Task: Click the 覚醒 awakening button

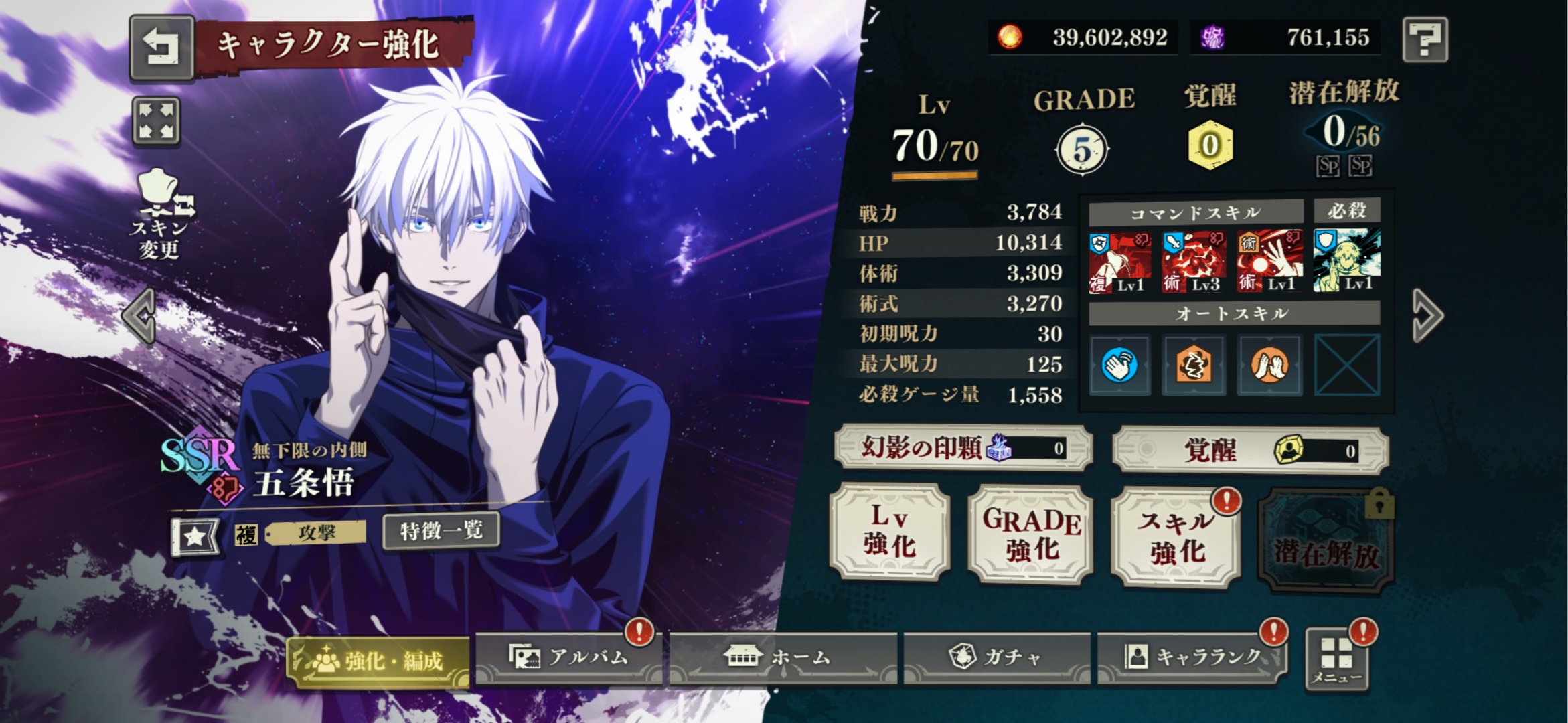Action: (1250, 450)
